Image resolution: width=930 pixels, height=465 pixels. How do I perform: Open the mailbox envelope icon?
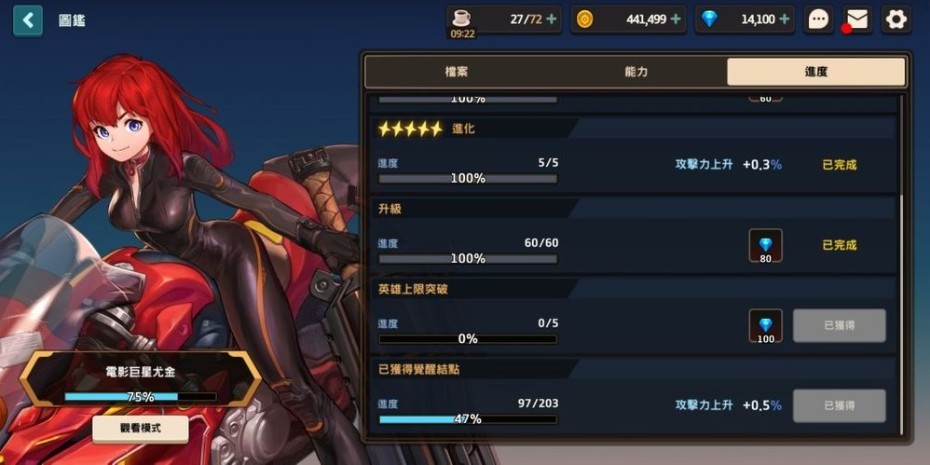pyautogui.click(x=857, y=19)
